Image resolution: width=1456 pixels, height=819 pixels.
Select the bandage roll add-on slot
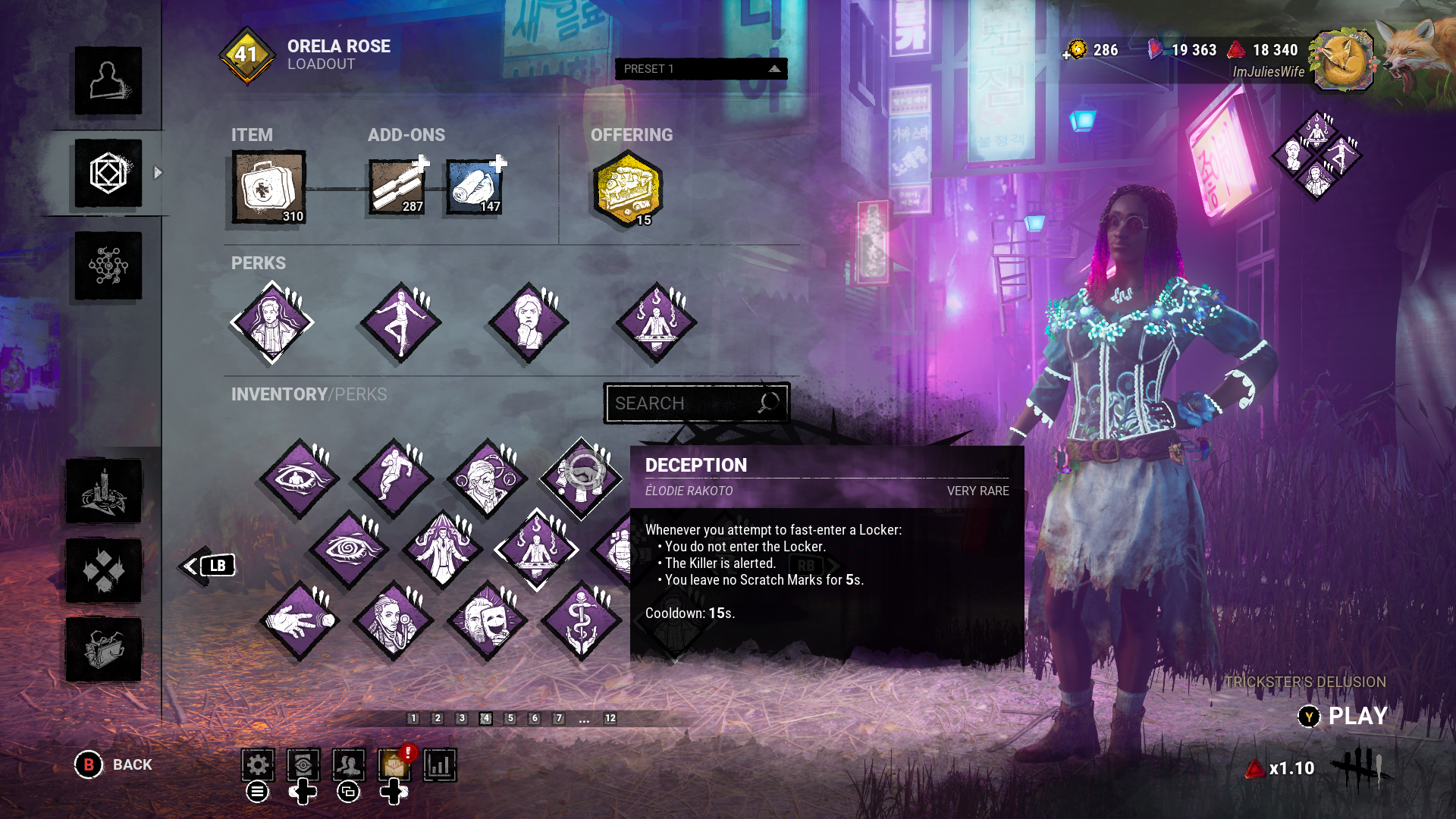coord(475,187)
